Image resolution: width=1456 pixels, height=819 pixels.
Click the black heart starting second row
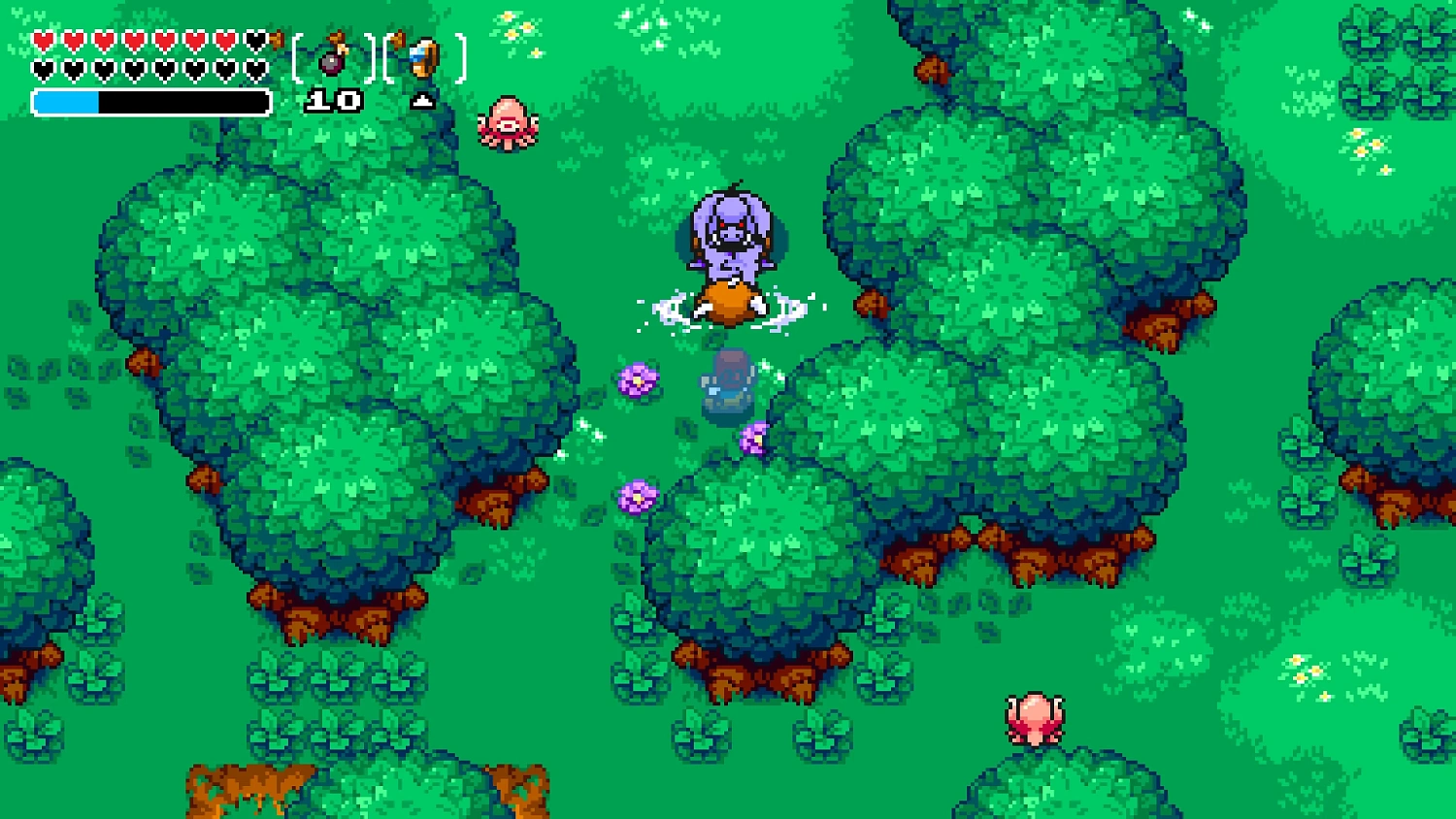click(42, 70)
